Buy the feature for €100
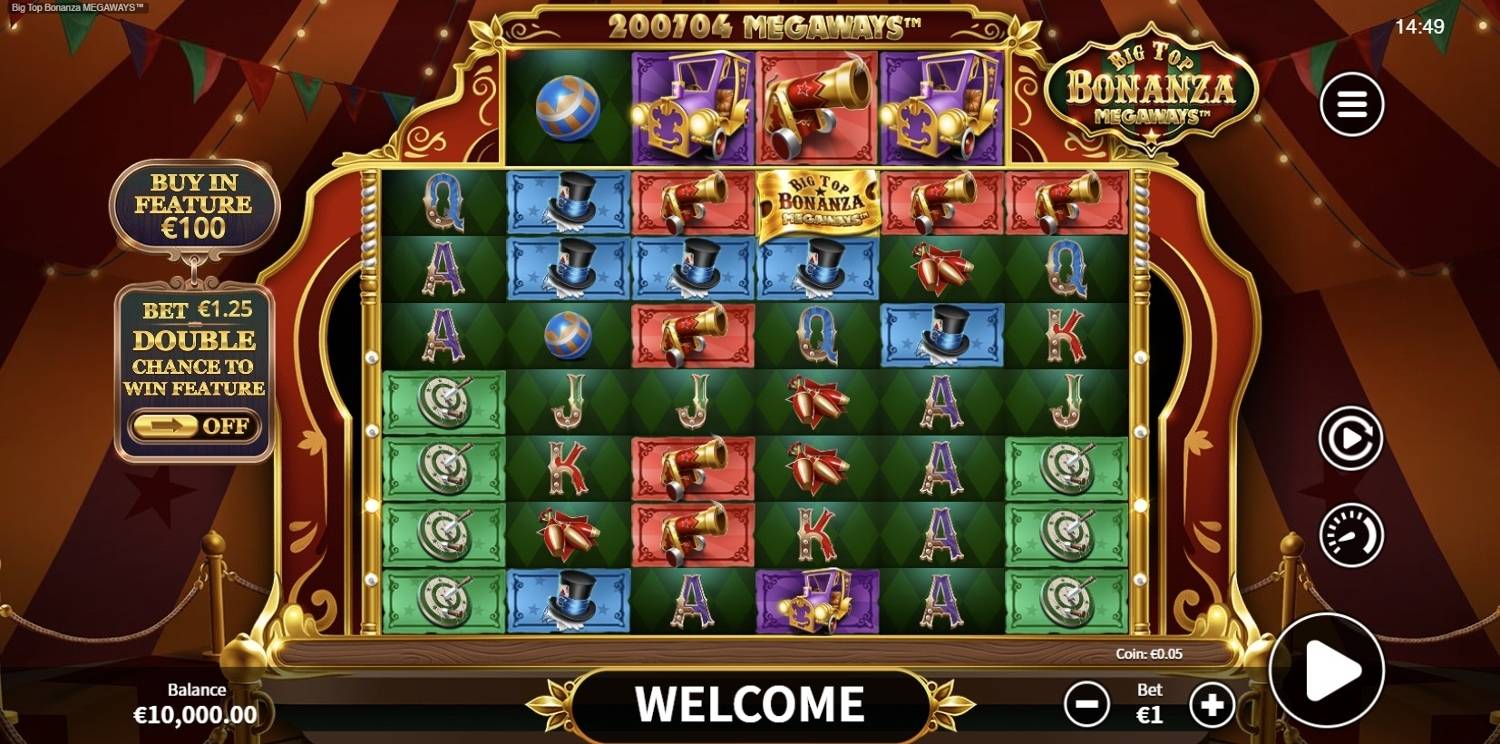The width and height of the screenshot is (1500, 744). click(x=195, y=206)
